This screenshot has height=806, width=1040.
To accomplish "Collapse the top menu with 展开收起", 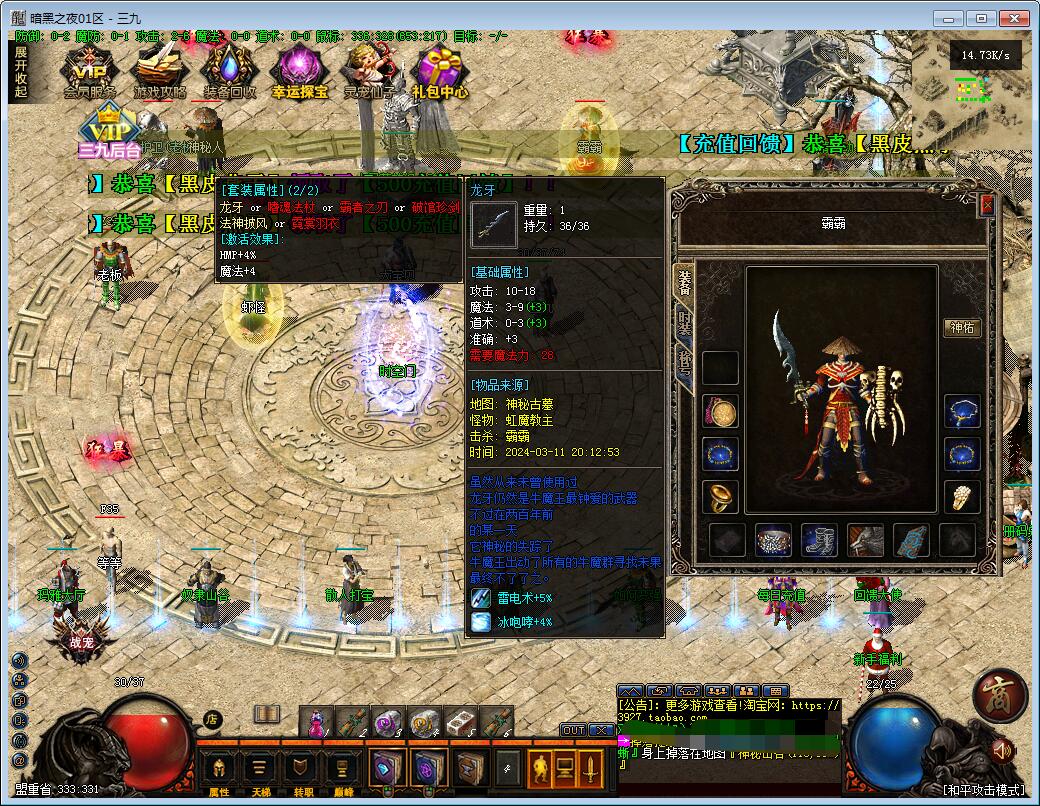I will point(21,72).
